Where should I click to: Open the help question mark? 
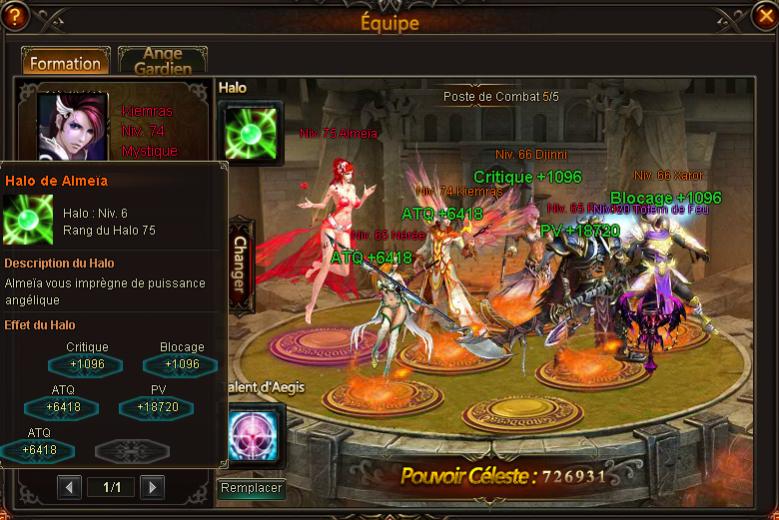(14, 15)
